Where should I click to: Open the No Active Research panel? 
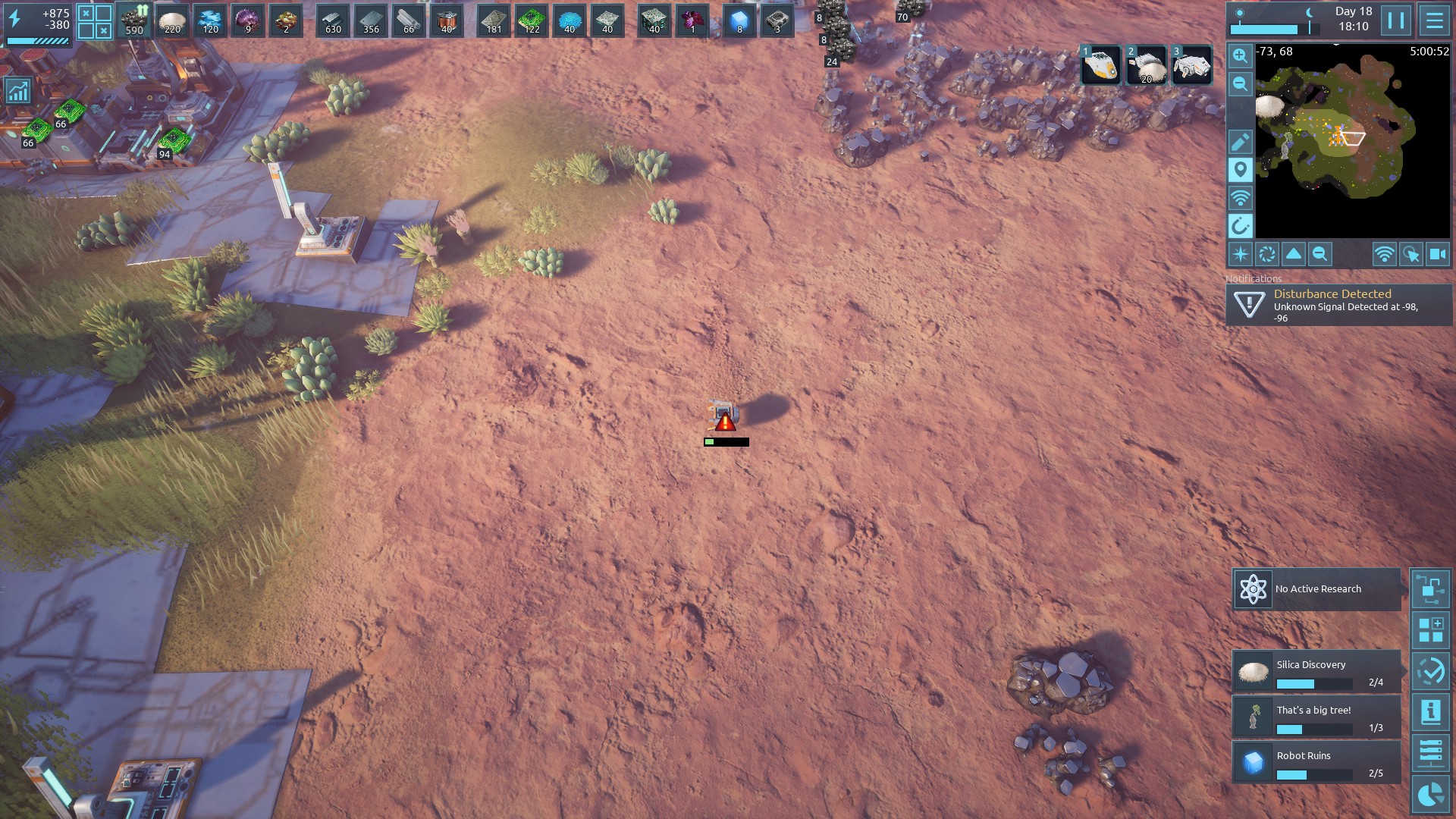[1316, 589]
